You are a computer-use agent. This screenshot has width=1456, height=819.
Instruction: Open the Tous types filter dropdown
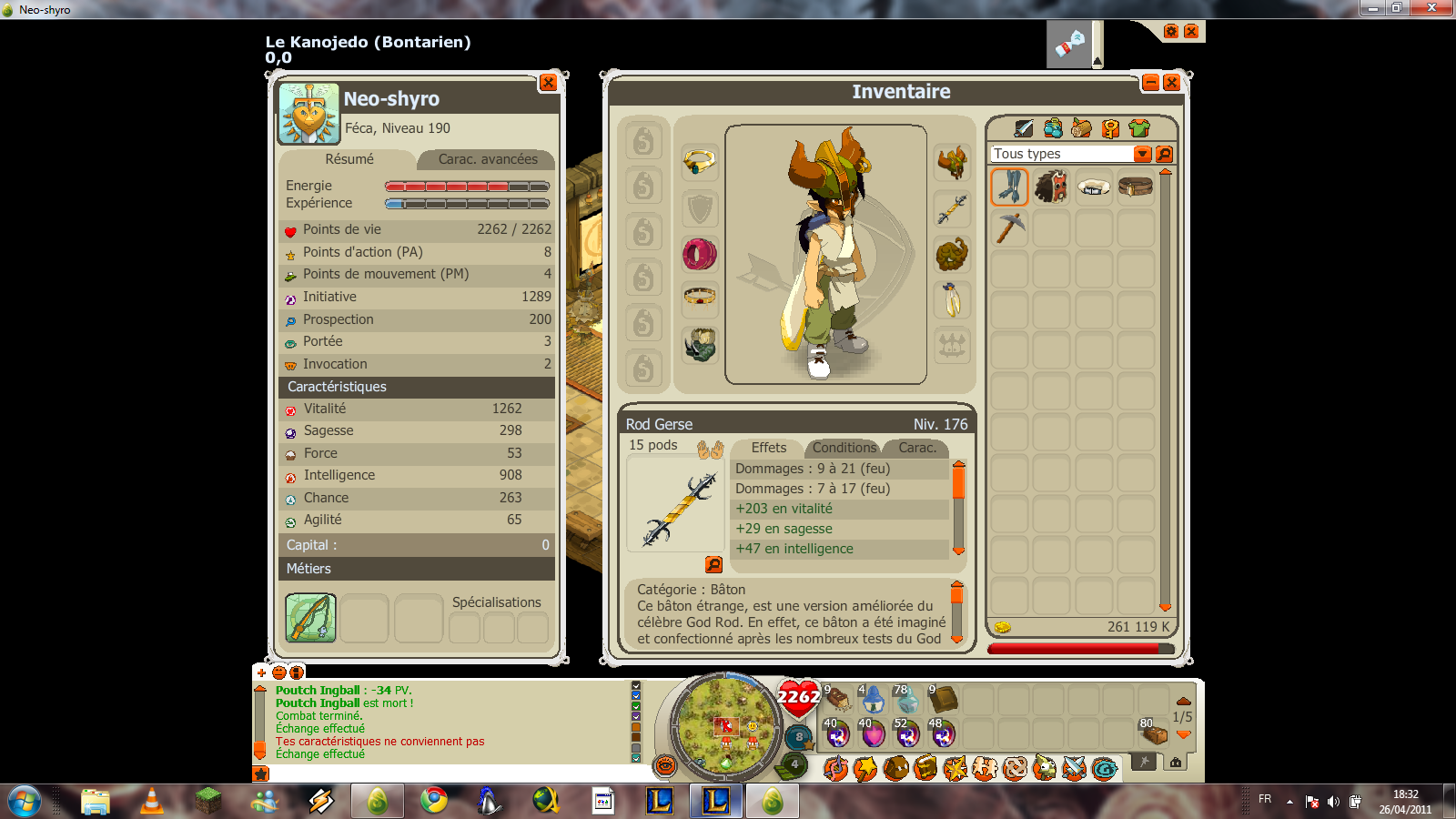point(1143,154)
